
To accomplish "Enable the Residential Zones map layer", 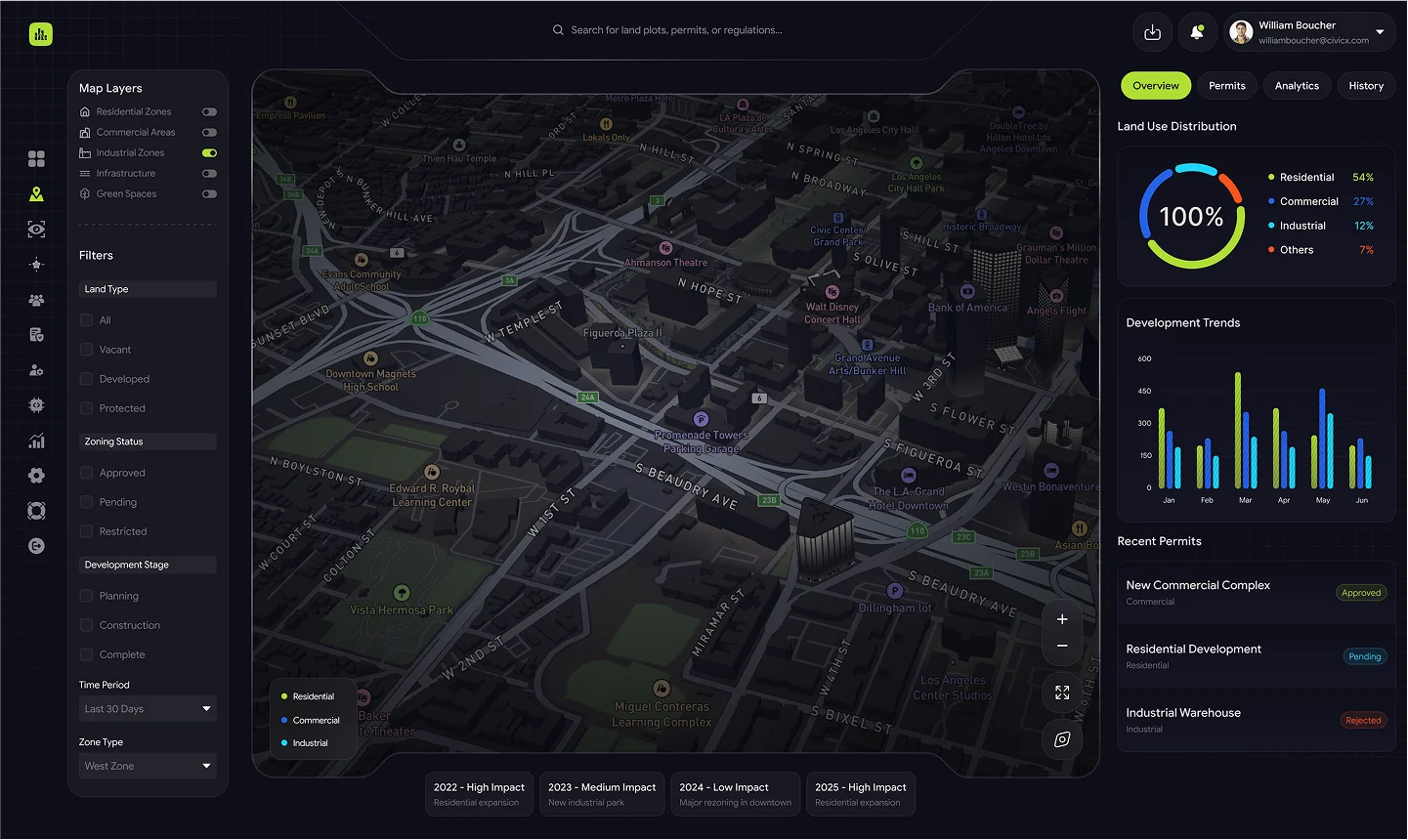I will click(208, 111).
